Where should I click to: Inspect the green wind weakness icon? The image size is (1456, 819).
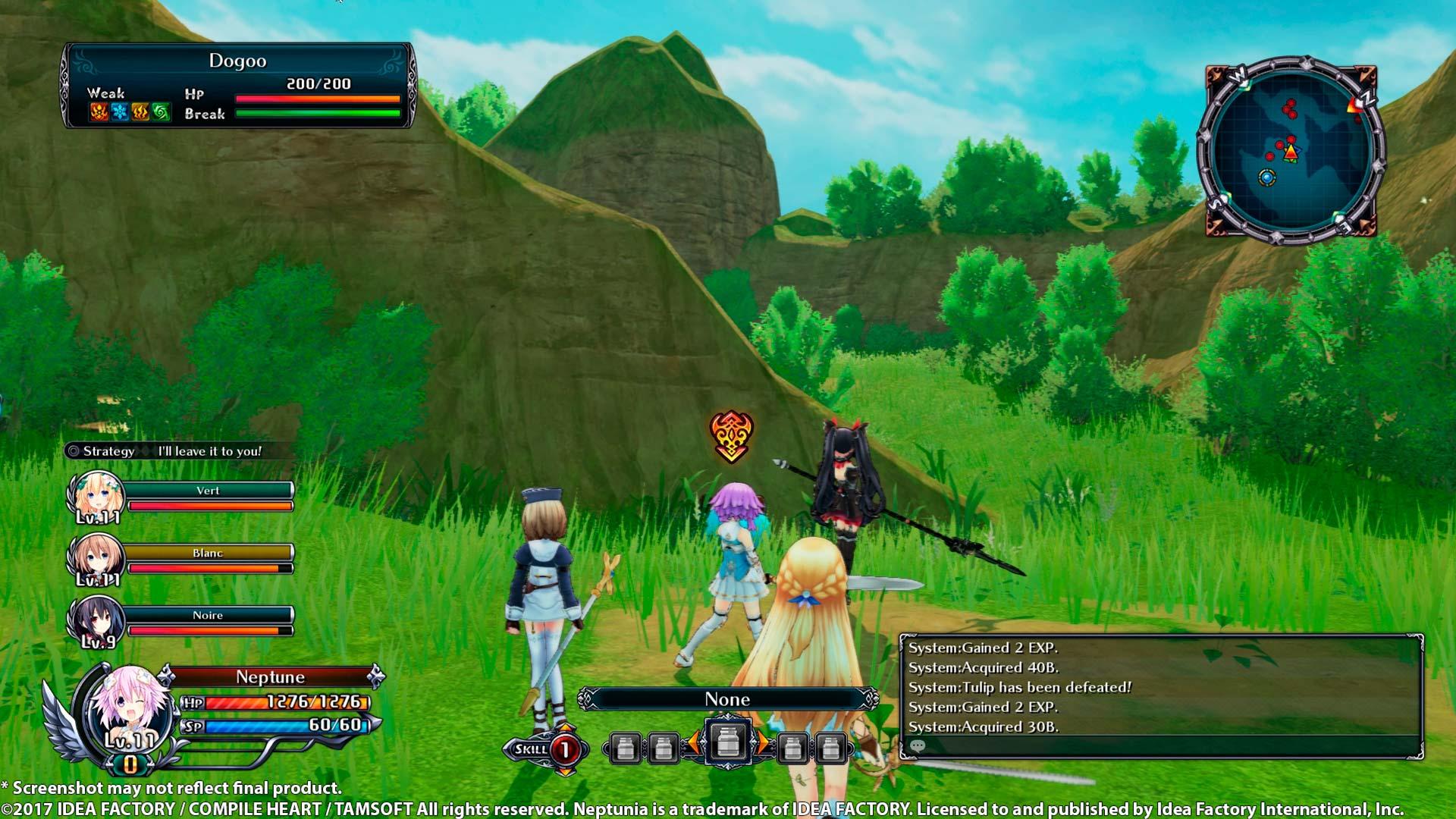click(x=161, y=113)
